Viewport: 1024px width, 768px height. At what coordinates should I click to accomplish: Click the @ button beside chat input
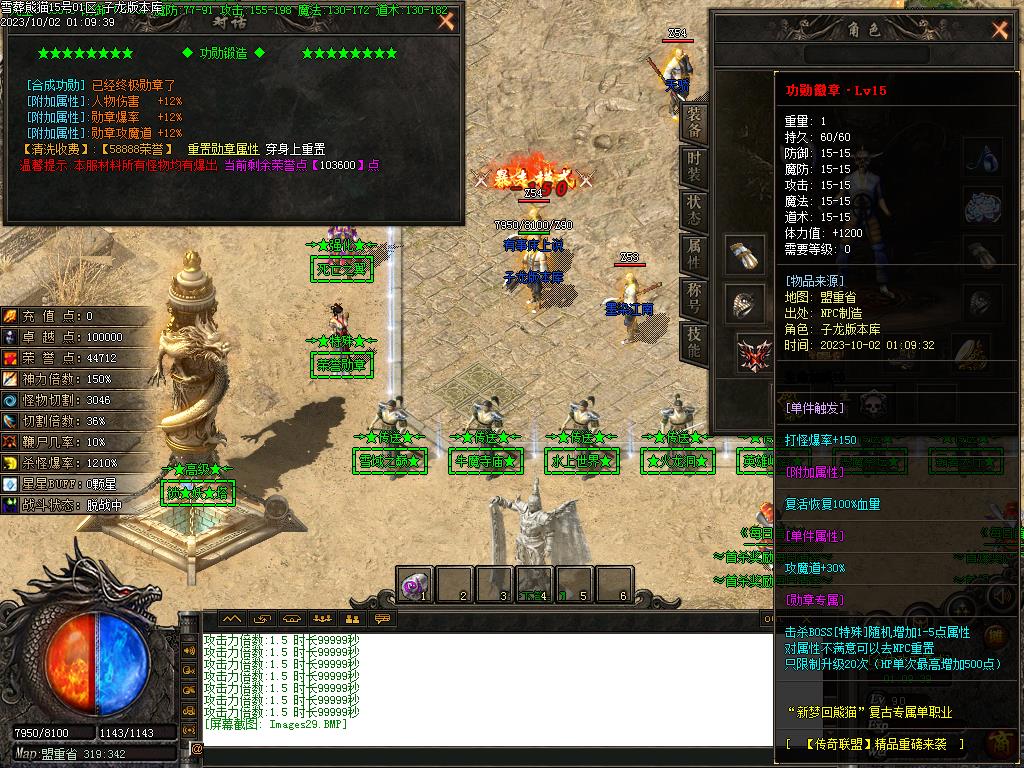[196, 748]
